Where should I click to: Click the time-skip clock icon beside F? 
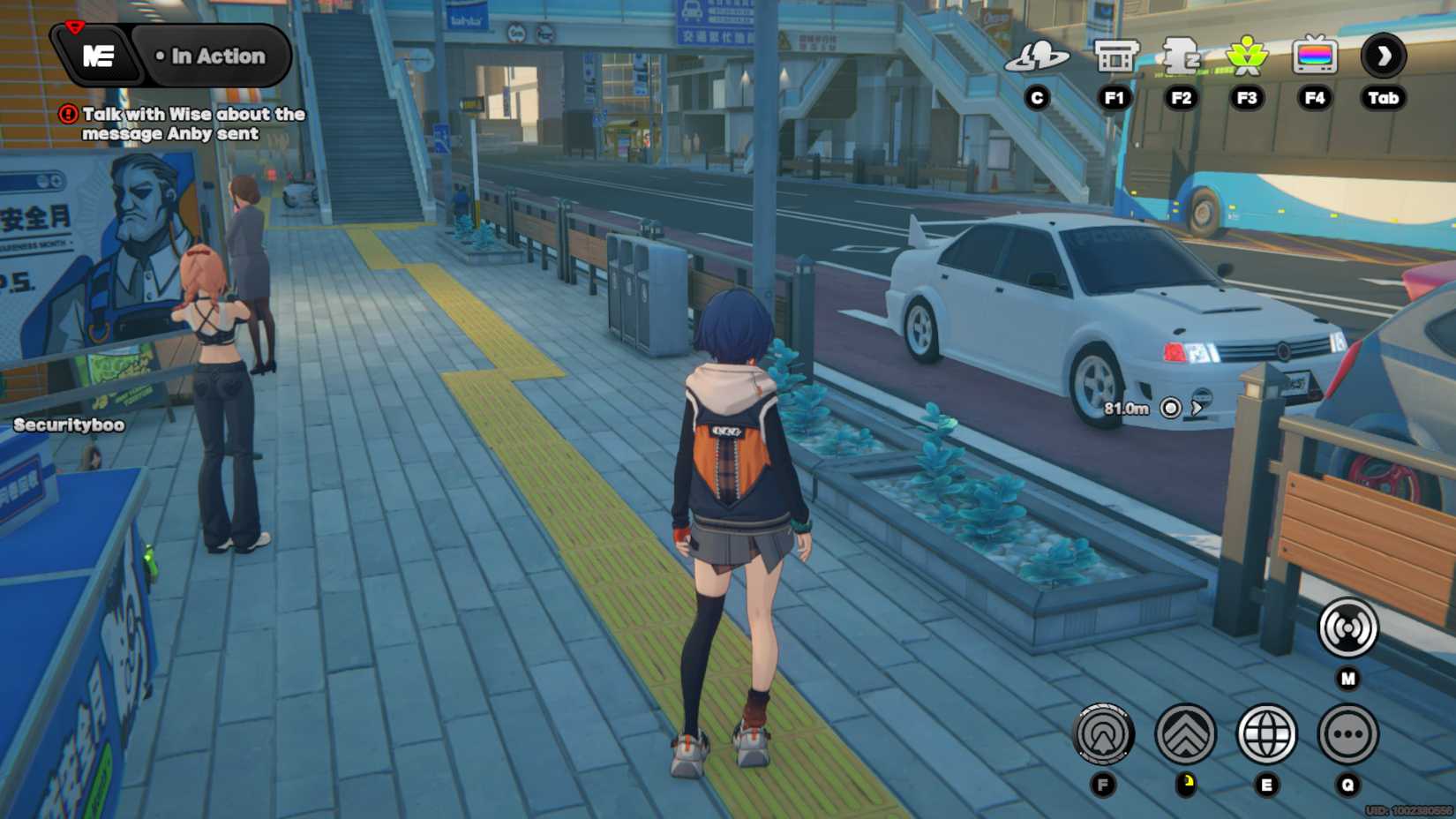1185,734
